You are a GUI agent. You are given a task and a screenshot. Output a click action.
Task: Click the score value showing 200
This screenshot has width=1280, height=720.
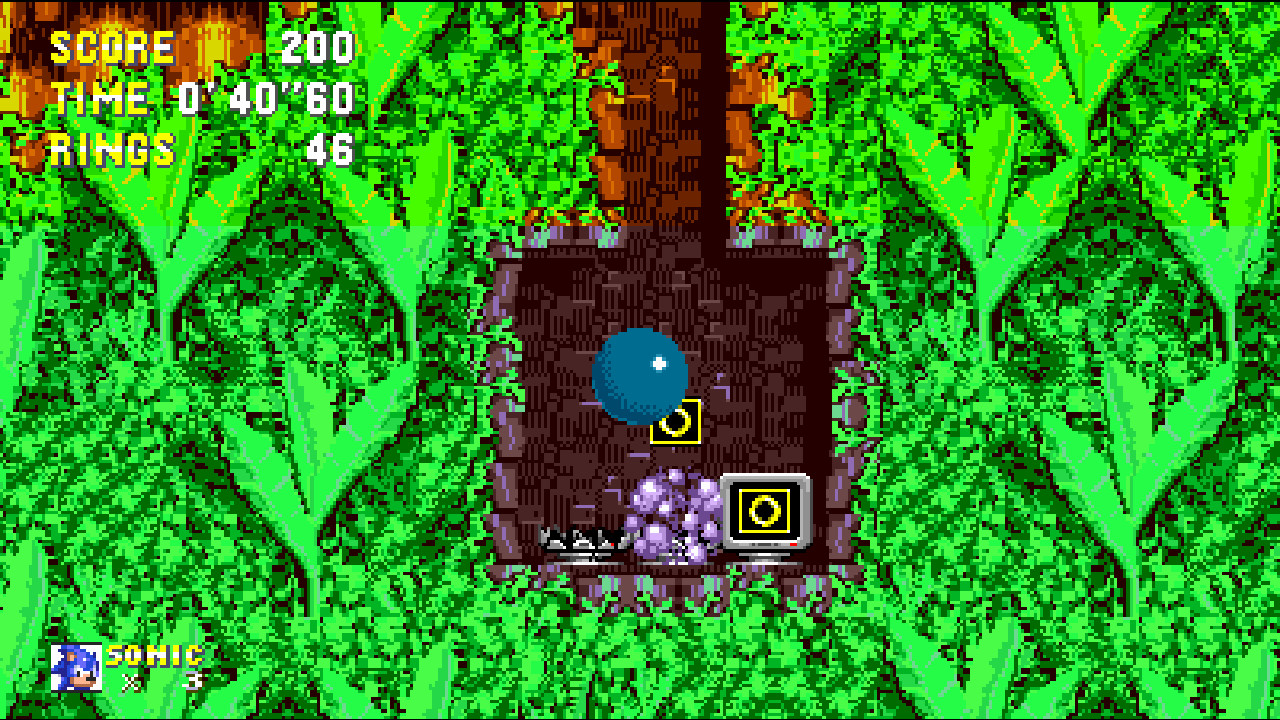coord(315,45)
